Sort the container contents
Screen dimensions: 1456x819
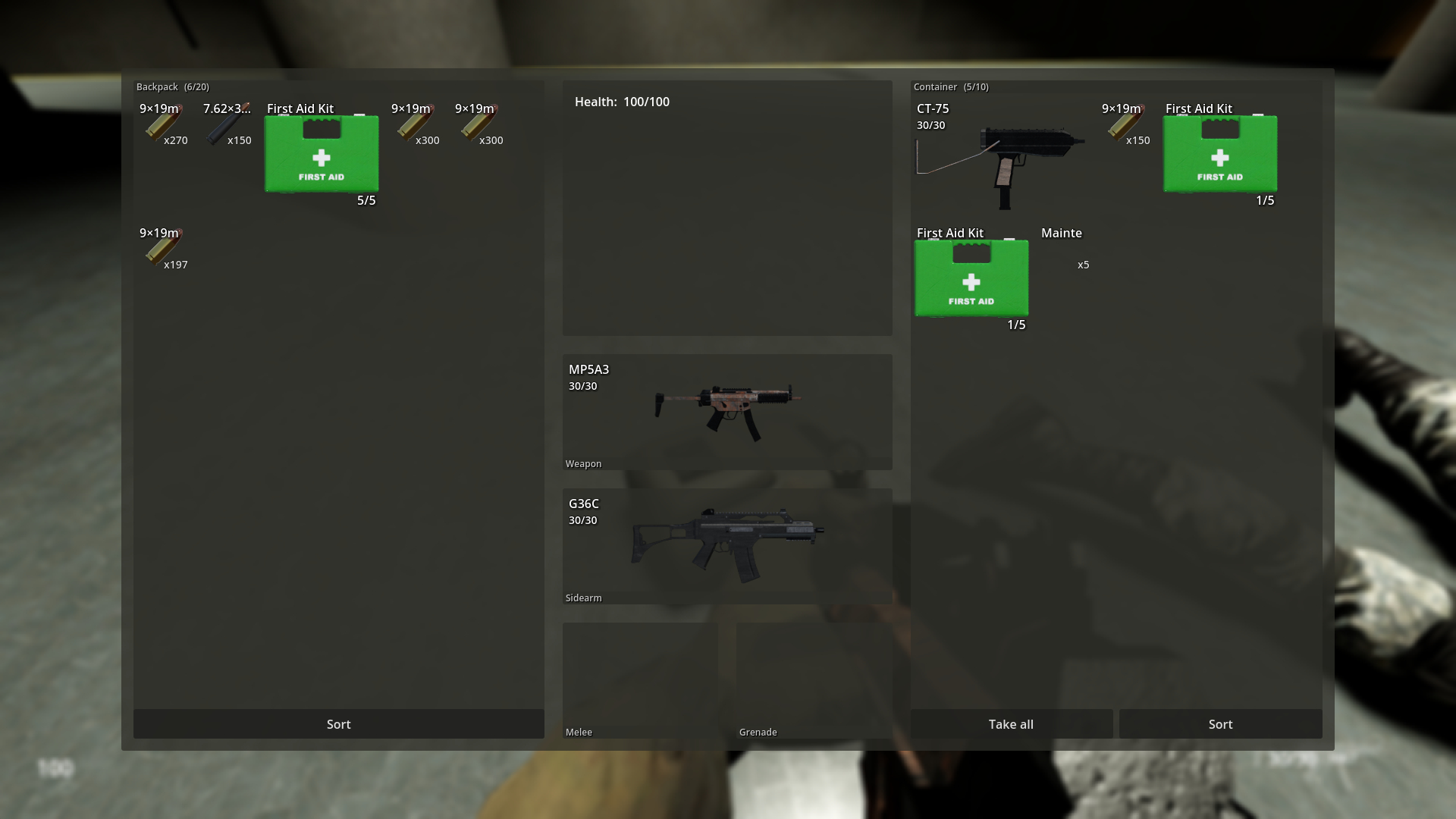[x=1220, y=724]
